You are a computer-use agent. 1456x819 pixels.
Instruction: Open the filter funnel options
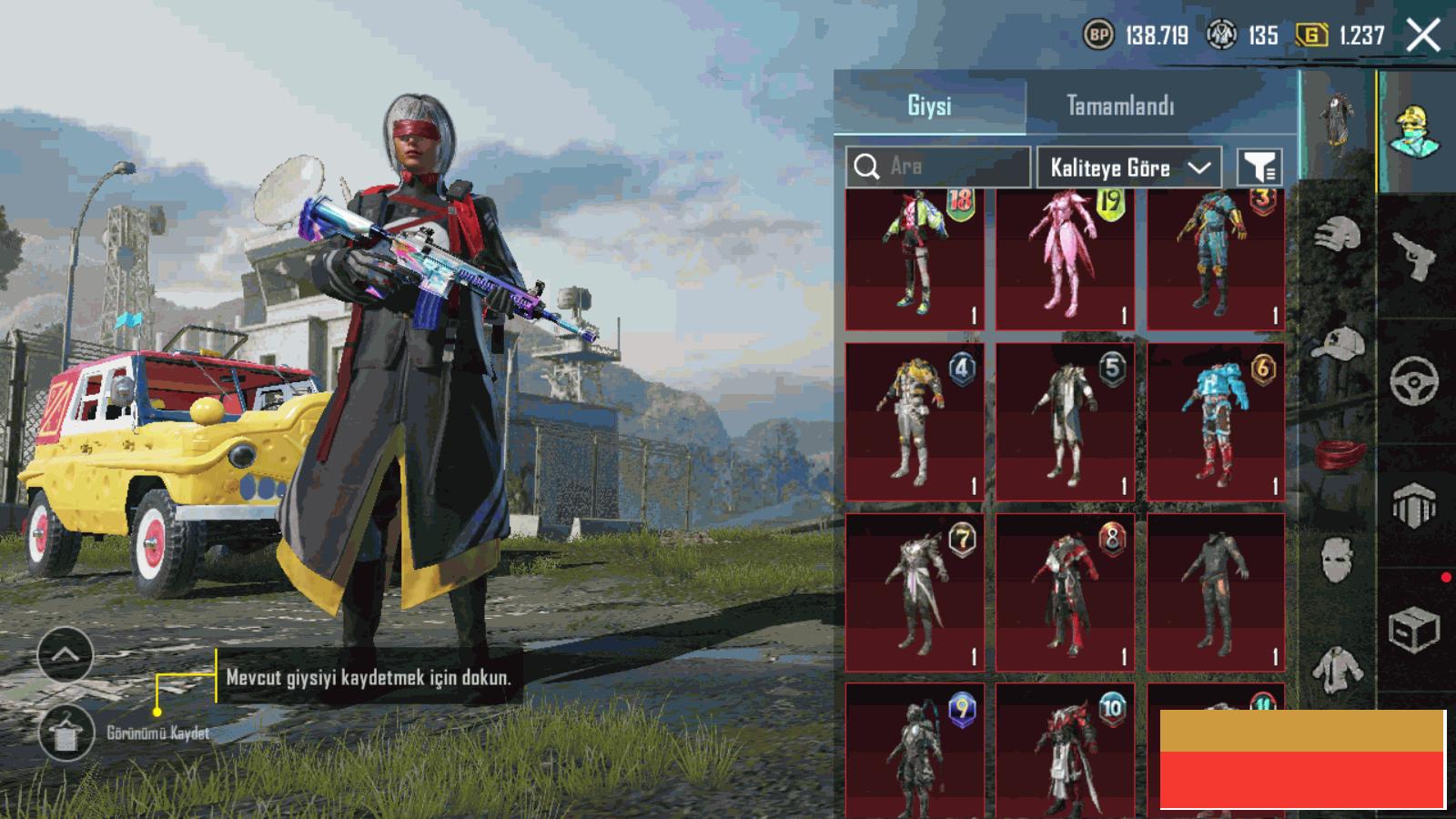pyautogui.click(x=1260, y=167)
